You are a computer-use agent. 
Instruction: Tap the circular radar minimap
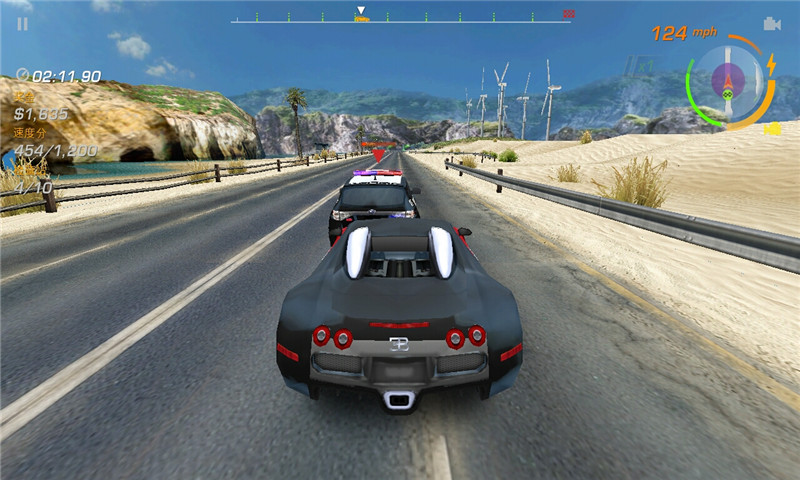coord(729,78)
